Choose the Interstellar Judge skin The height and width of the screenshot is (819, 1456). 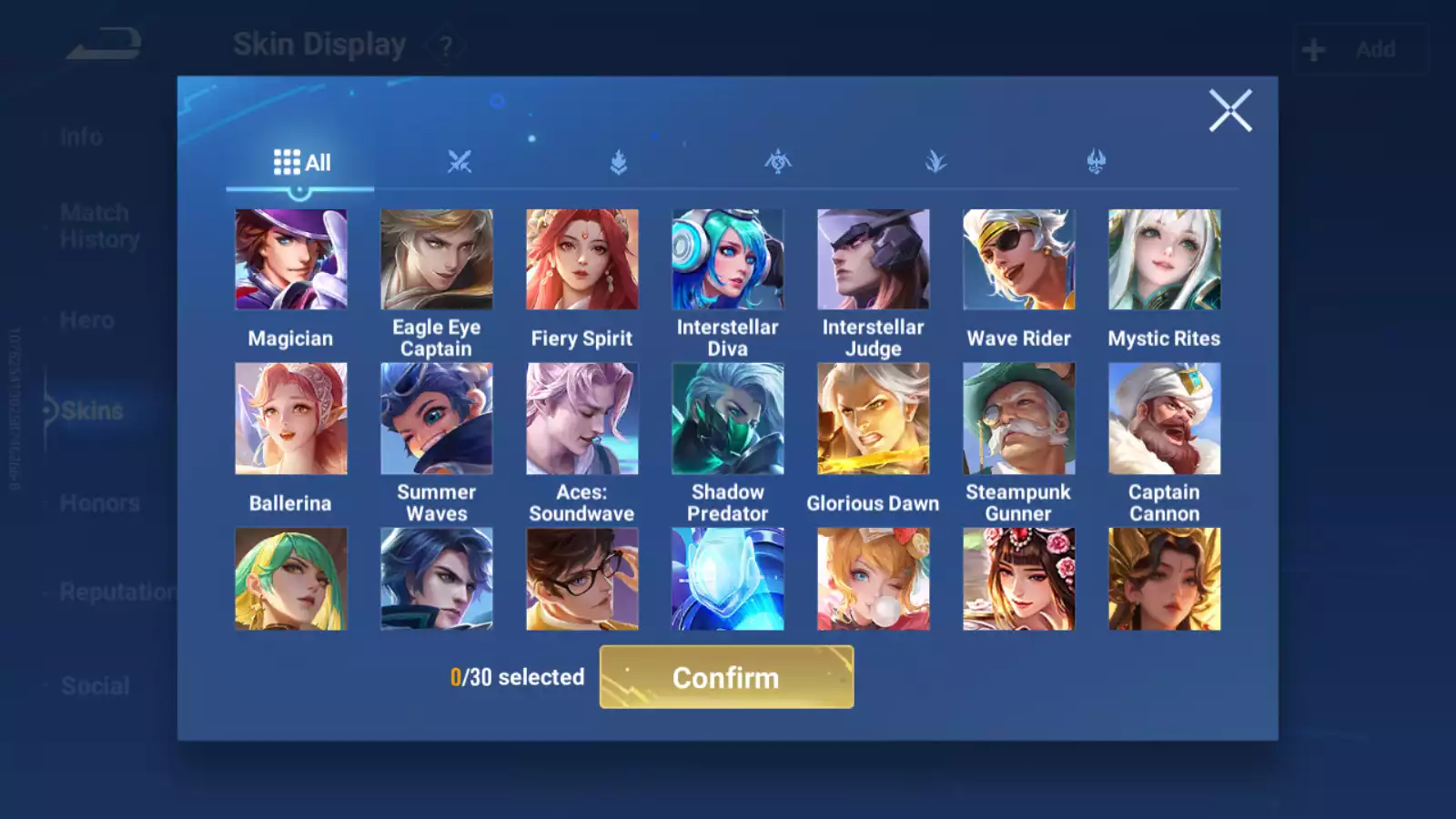coord(874,260)
